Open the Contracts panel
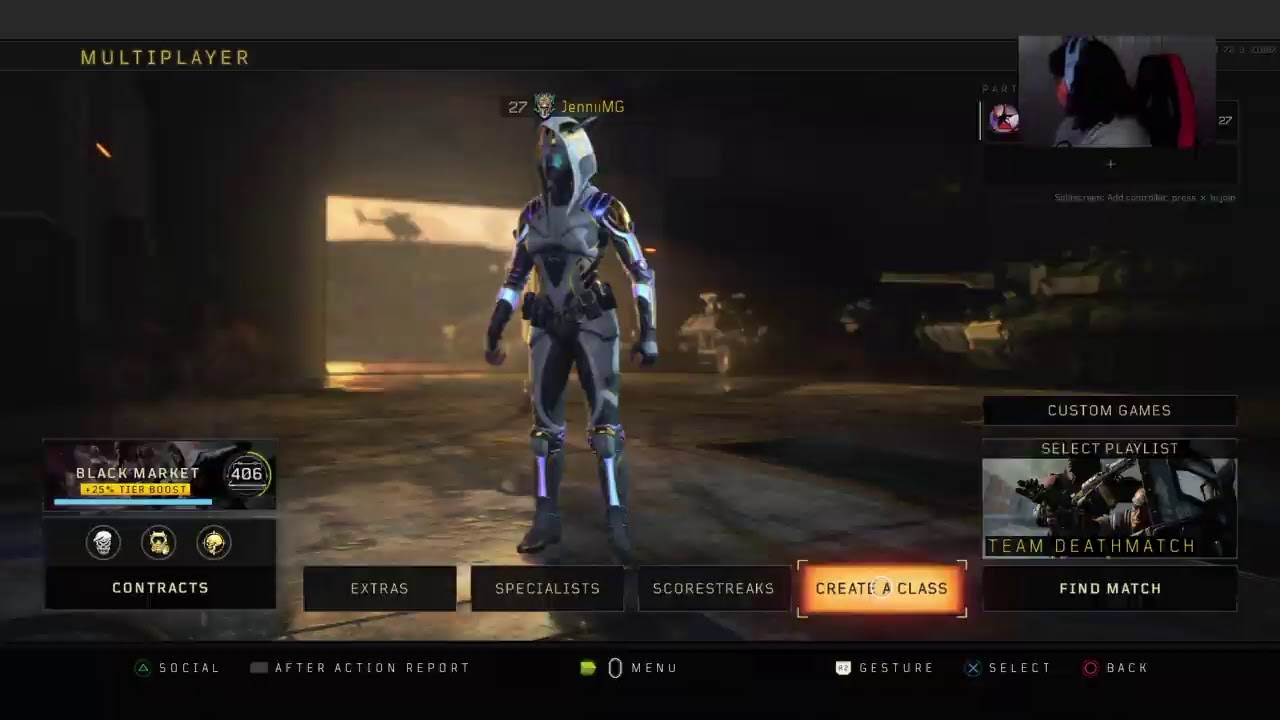The image size is (1280, 720). (160, 588)
